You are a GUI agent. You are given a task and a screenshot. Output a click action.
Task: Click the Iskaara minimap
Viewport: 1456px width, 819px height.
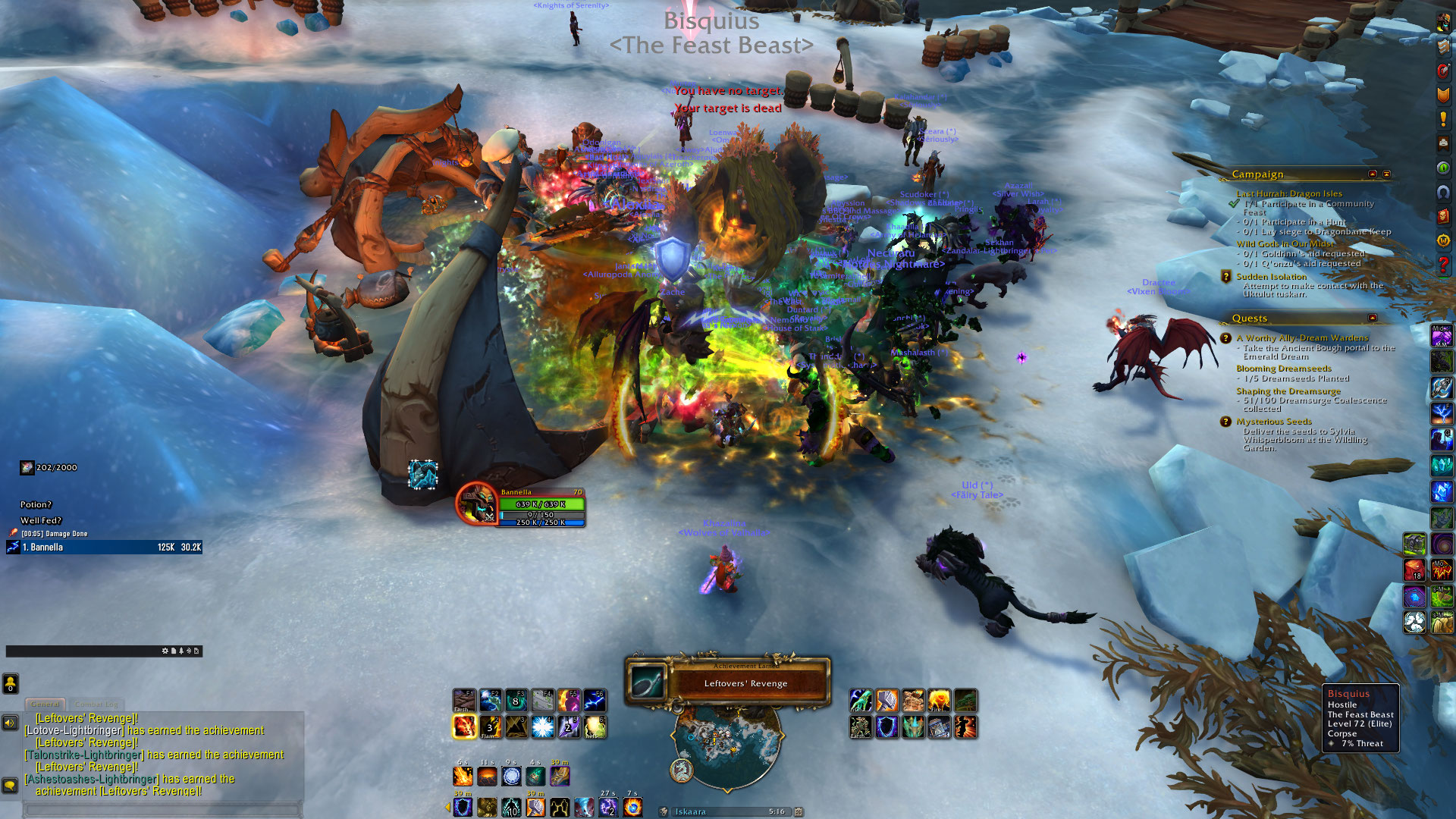726,747
